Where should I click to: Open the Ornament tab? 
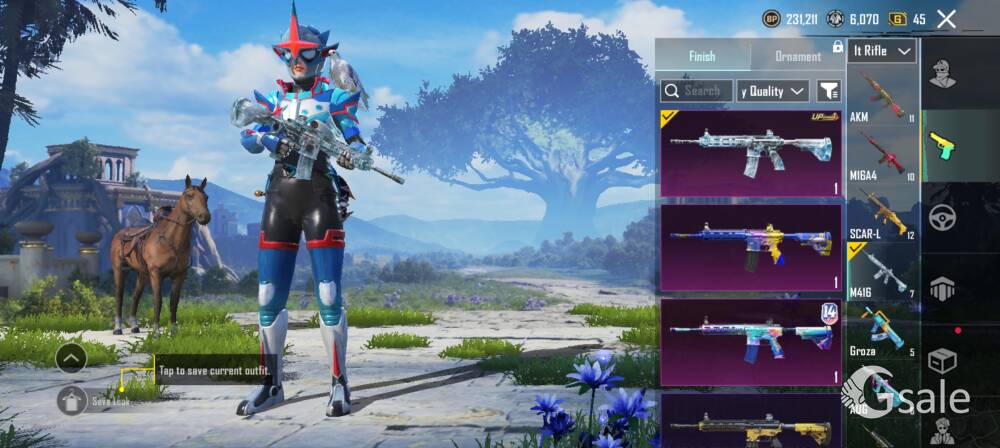point(797,56)
